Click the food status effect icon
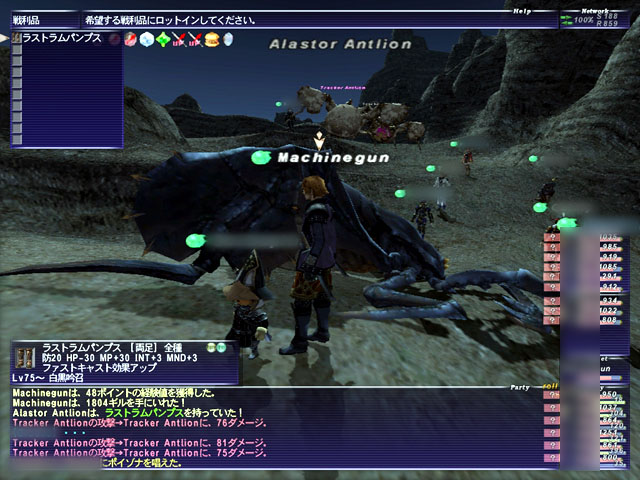 [x=212, y=39]
